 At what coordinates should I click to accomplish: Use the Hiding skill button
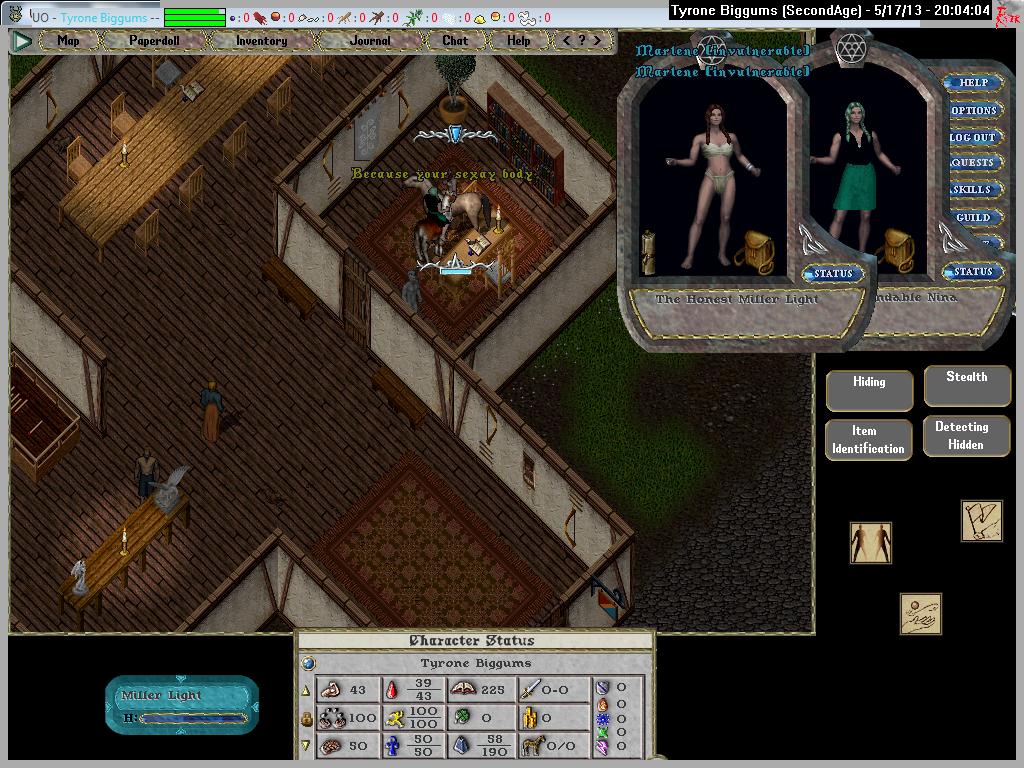(x=869, y=390)
